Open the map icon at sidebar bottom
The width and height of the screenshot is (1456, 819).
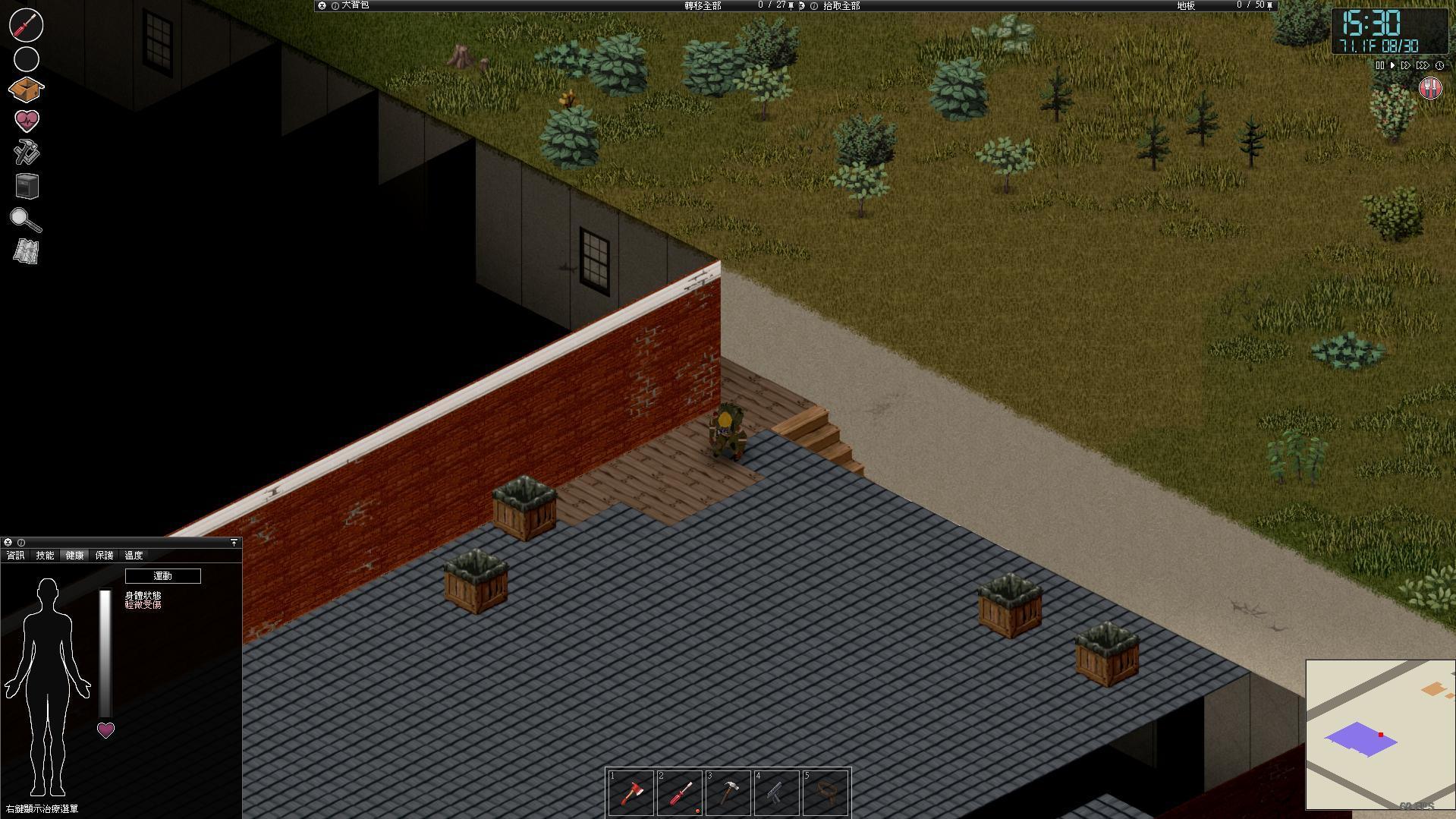pyautogui.click(x=27, y=250)
